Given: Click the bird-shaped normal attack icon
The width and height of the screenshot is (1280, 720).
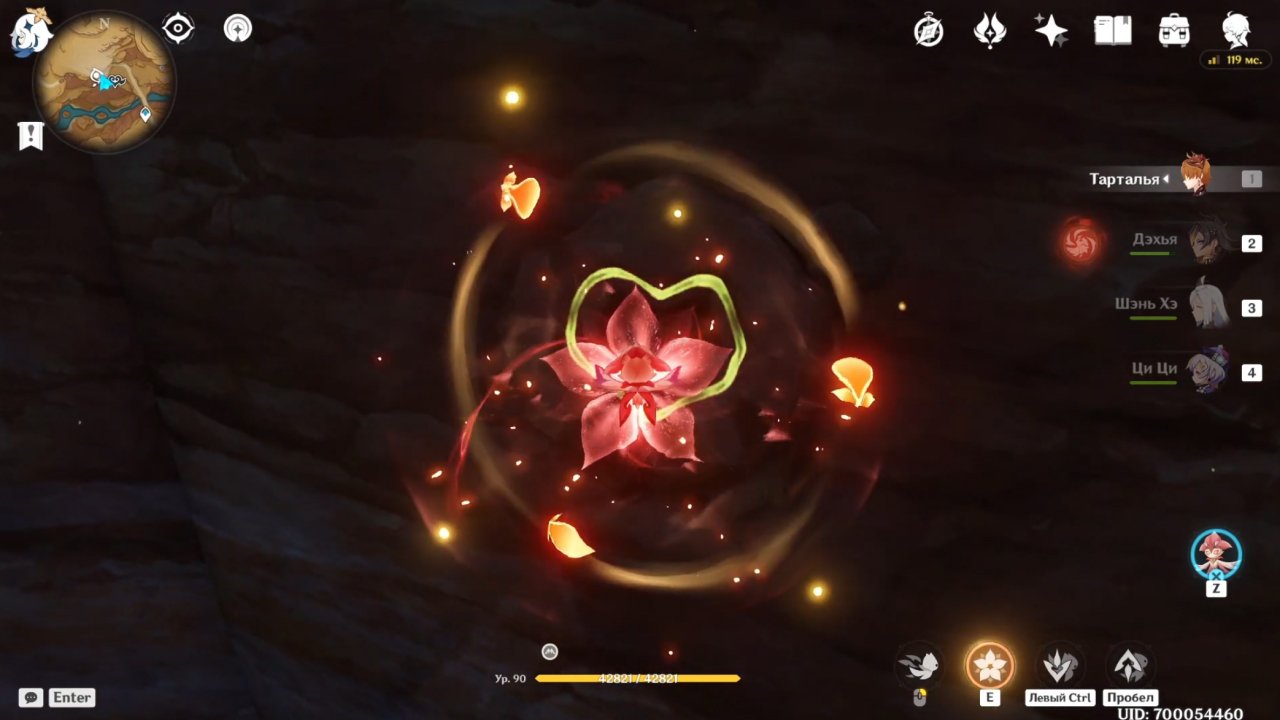Looking at the screenshot, I should [919, 665].
